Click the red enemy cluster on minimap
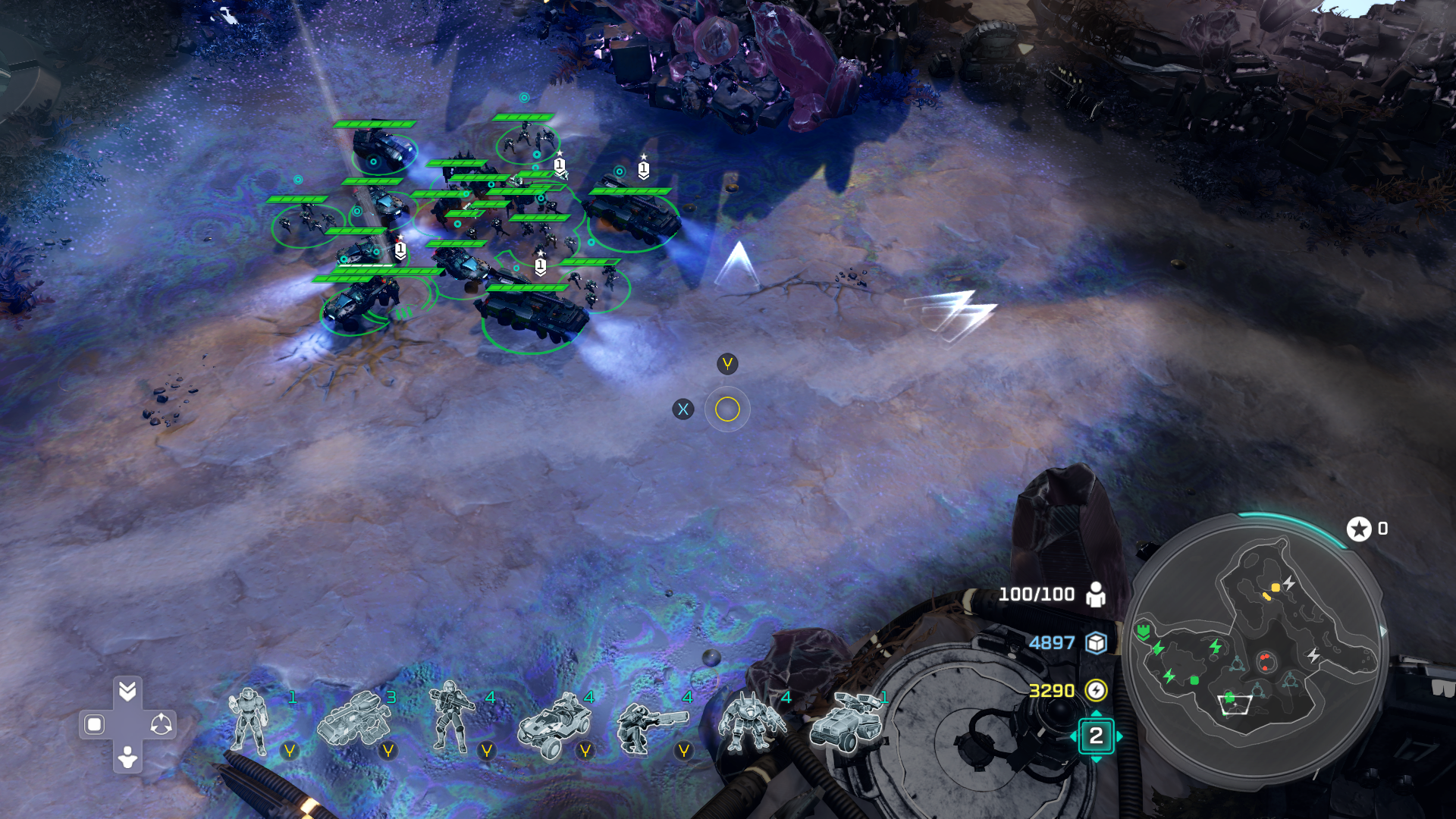Image resolution: width=1456 pixels, height=819 pixels. coord(1265,661)
